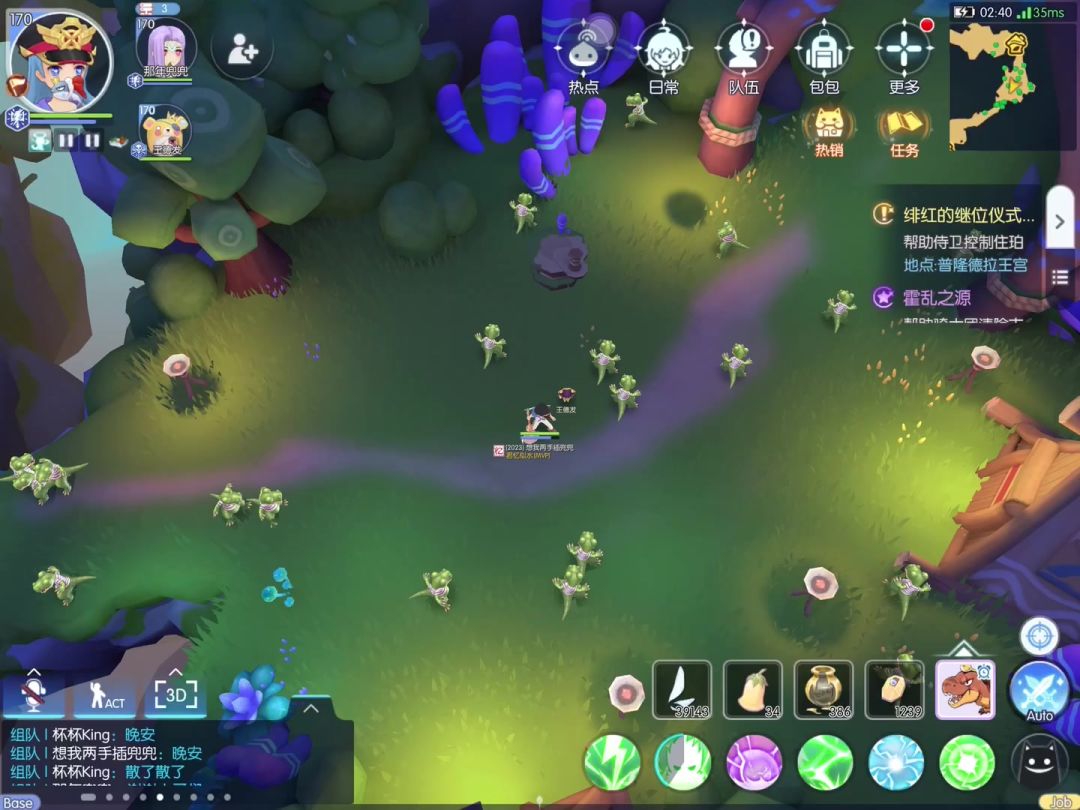Select the orange dinosaur mount slot
The image size is (1080, 810).
965,688
